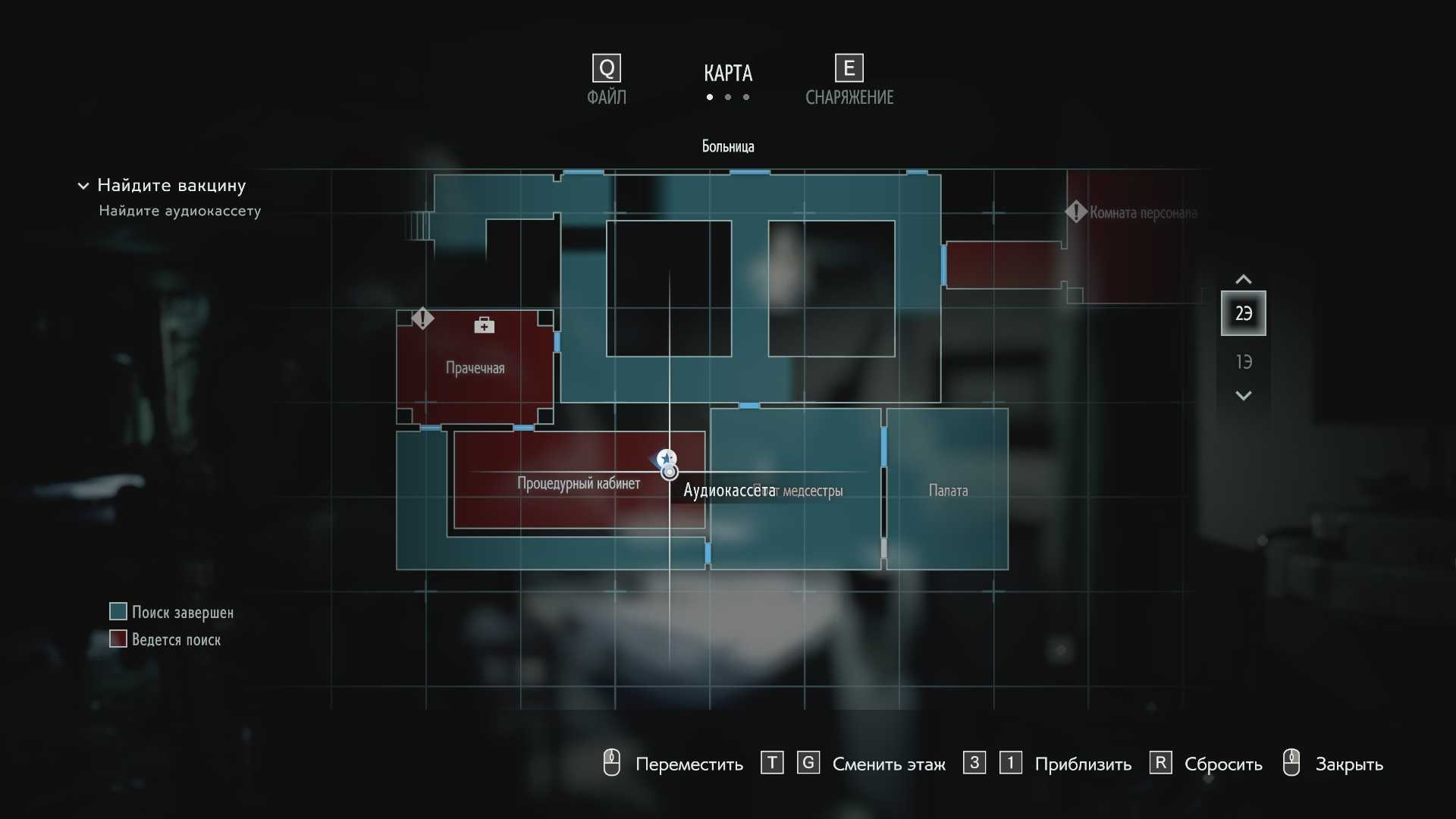This screenshot has height=819, width=1456.
Task: Click the Комната персонала alert marker
Action: [x=1075, y=212]
